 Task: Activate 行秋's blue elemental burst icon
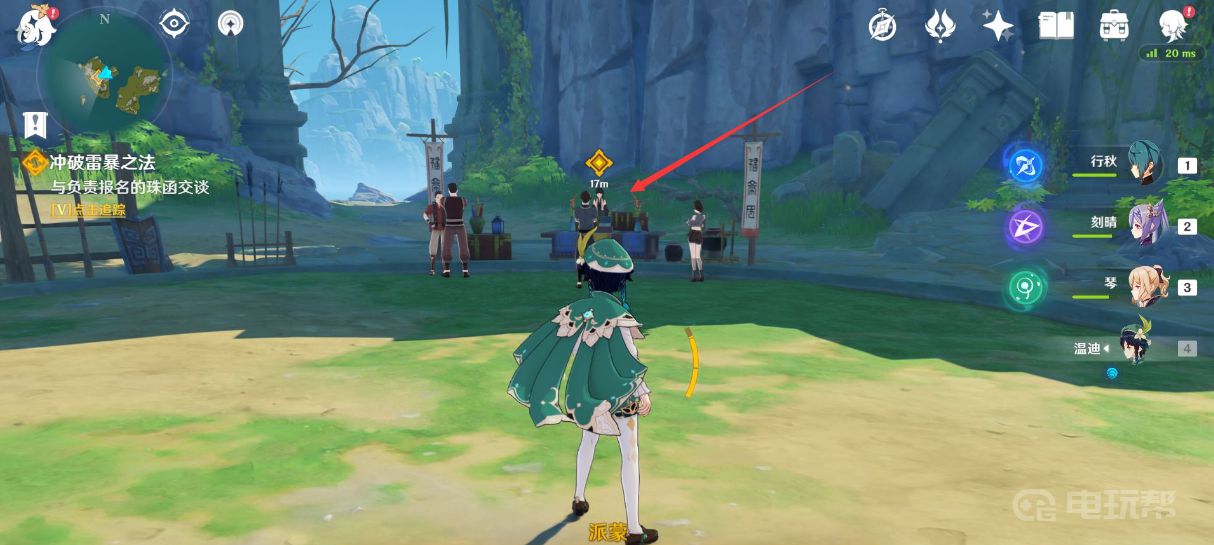[x=1025, y=165]
